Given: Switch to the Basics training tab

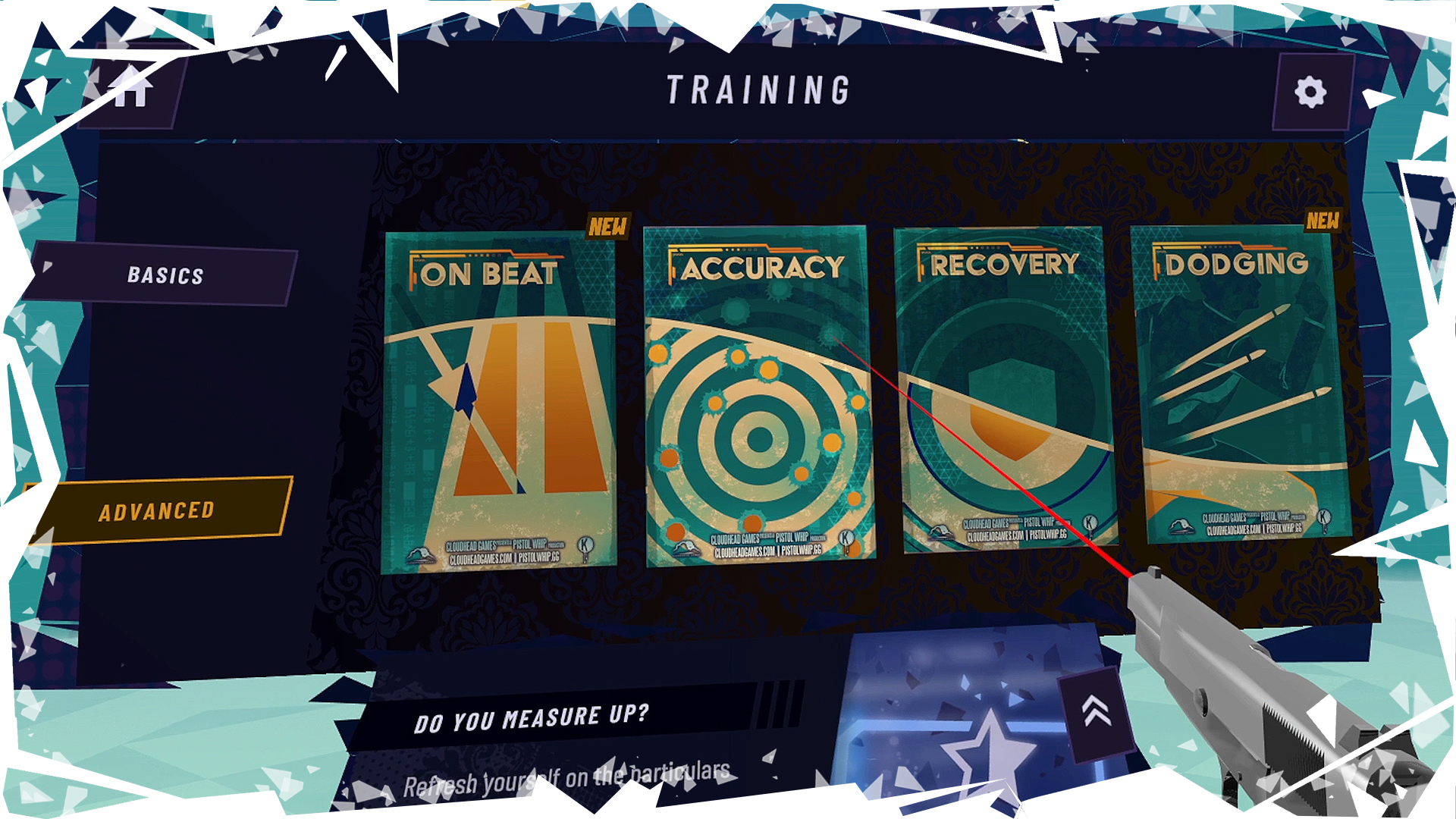Looking at the screenshot, I should coord(165,275).
